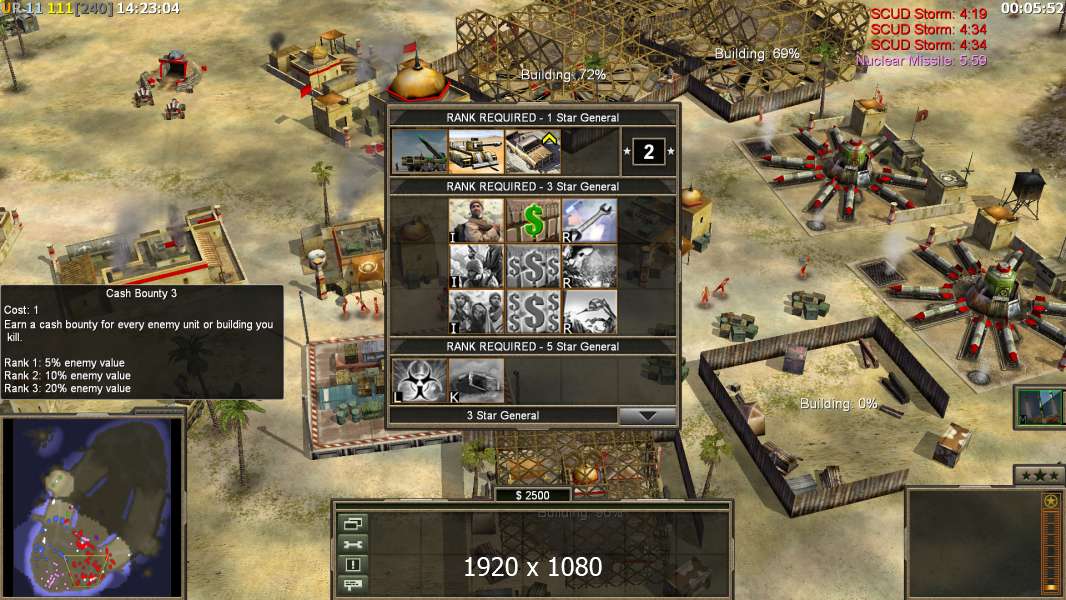Open the chat bubble communicator button
Screen dimensions: 1066x600
(x=353, y=583)
